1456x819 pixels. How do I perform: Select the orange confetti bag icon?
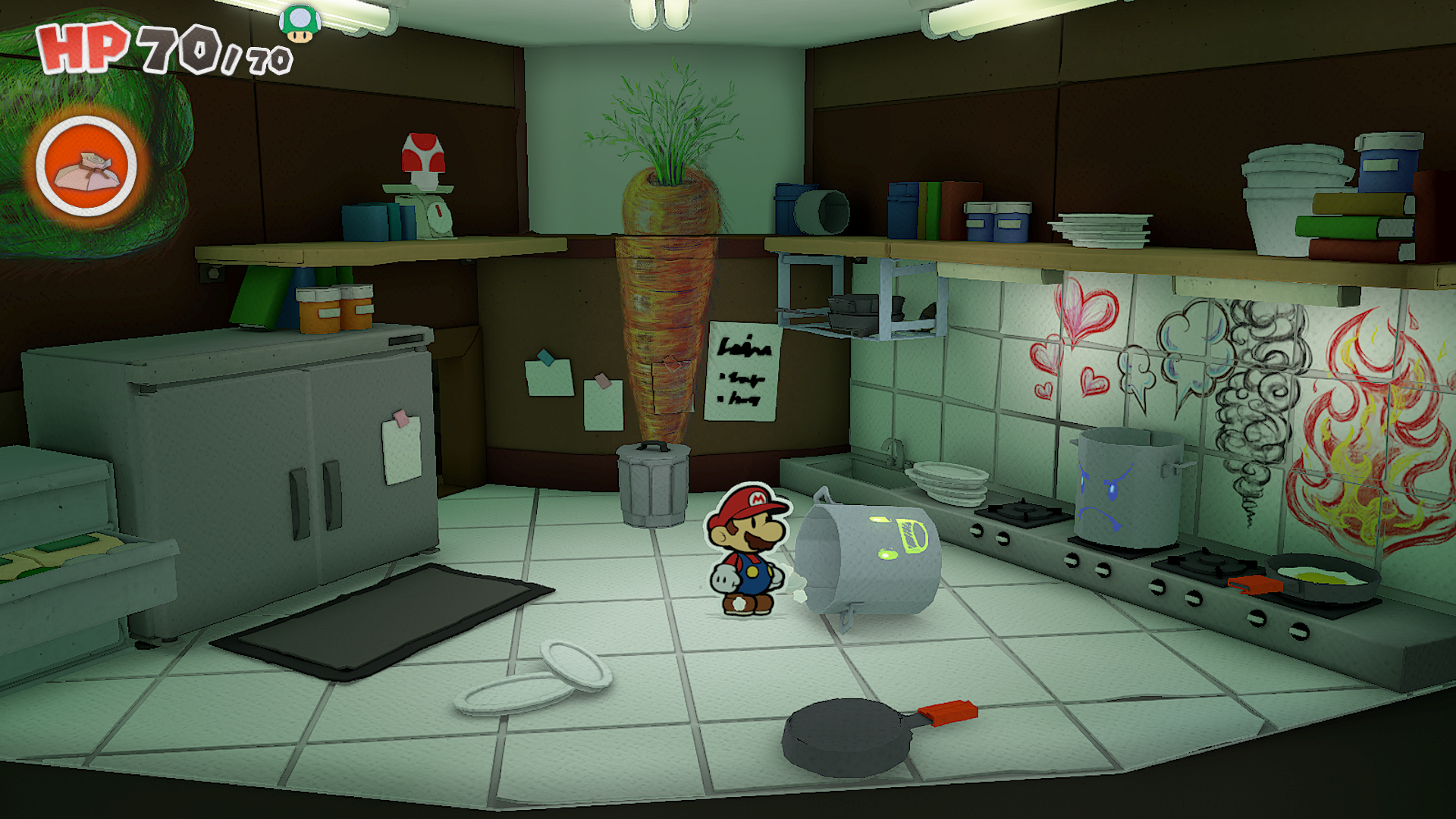click(x=86, y=167)
